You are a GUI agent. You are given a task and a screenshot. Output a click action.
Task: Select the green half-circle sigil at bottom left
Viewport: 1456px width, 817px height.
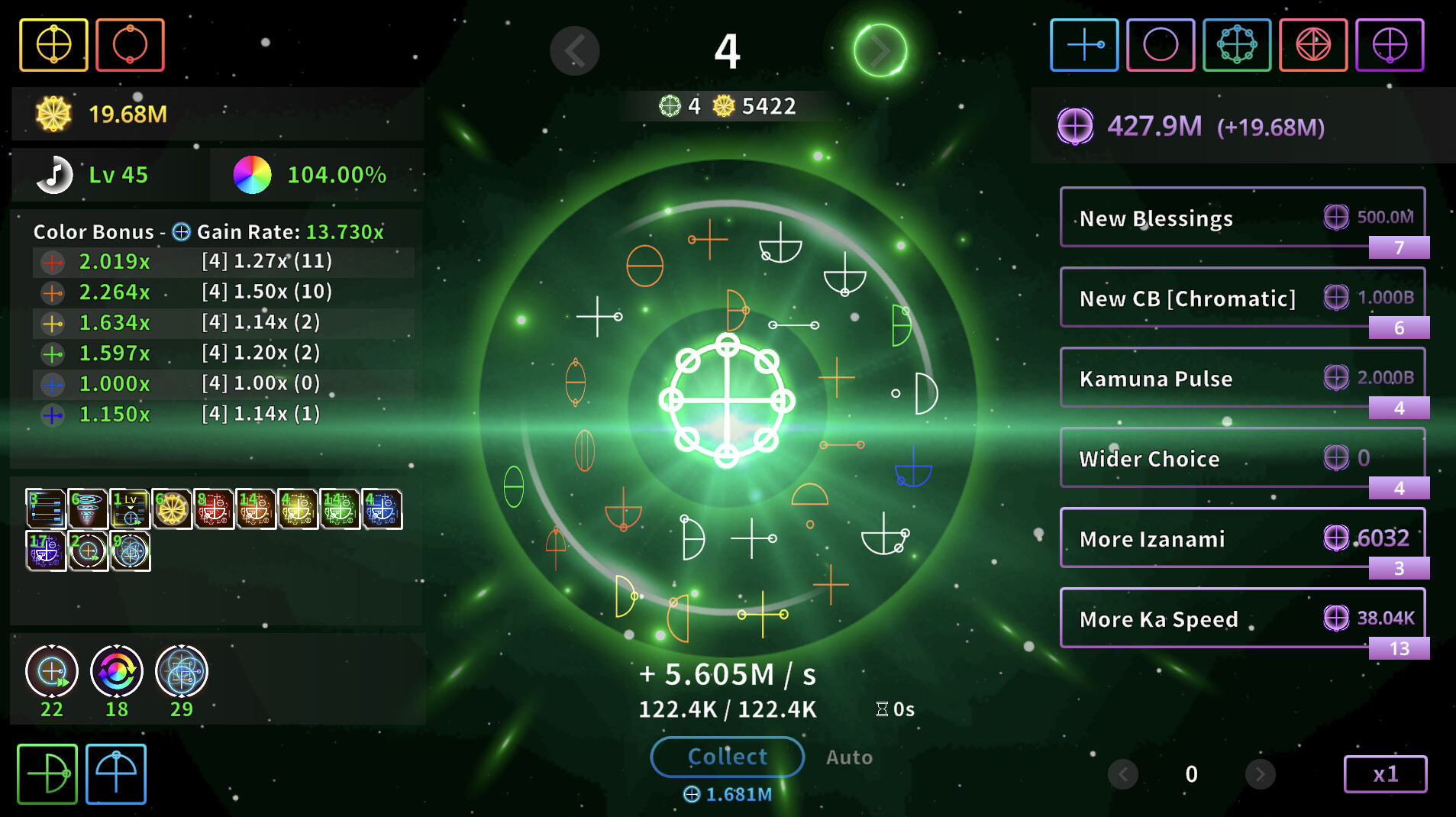[47, 773]
